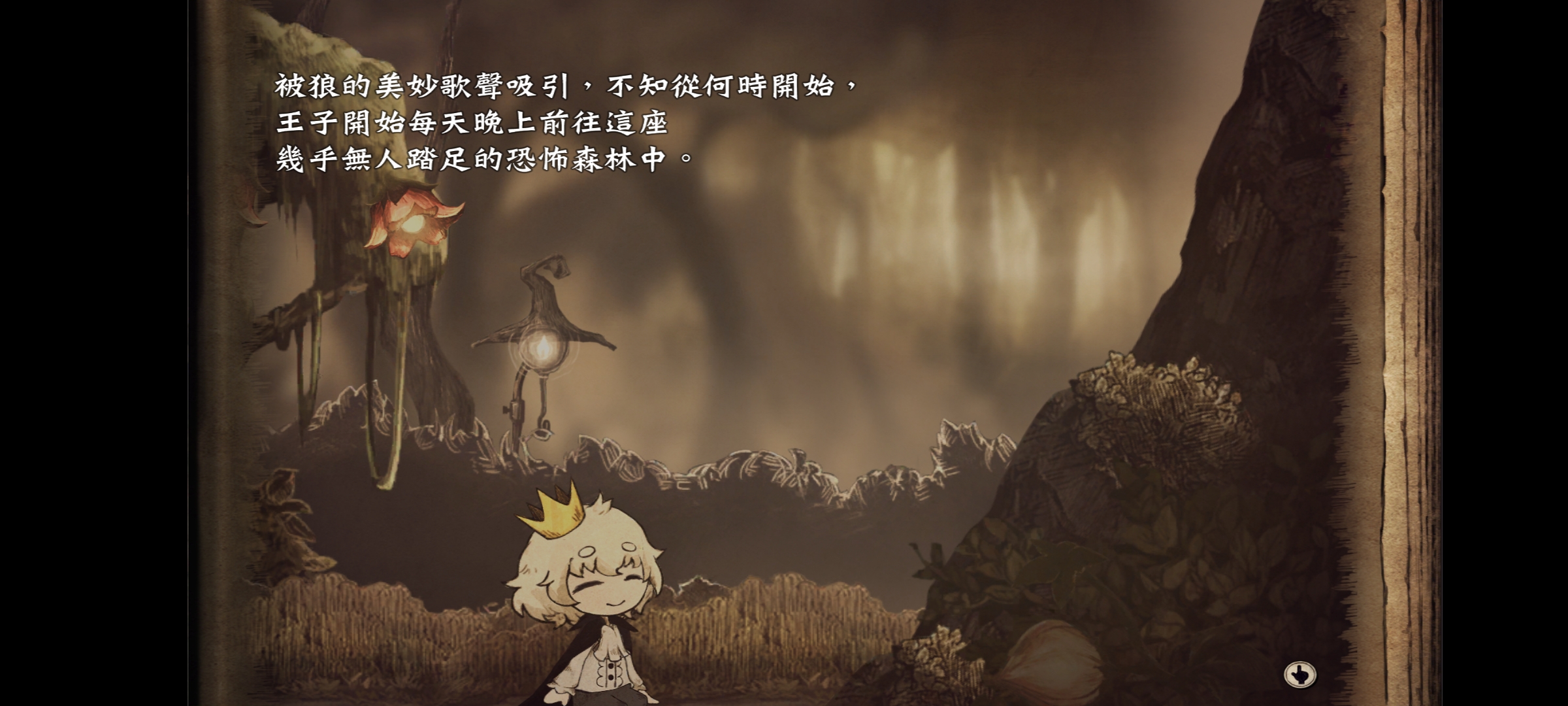The width and height of the screenshot is (1568, 706).
Task: Click the prince's golden crown
Action: point(551,516)
